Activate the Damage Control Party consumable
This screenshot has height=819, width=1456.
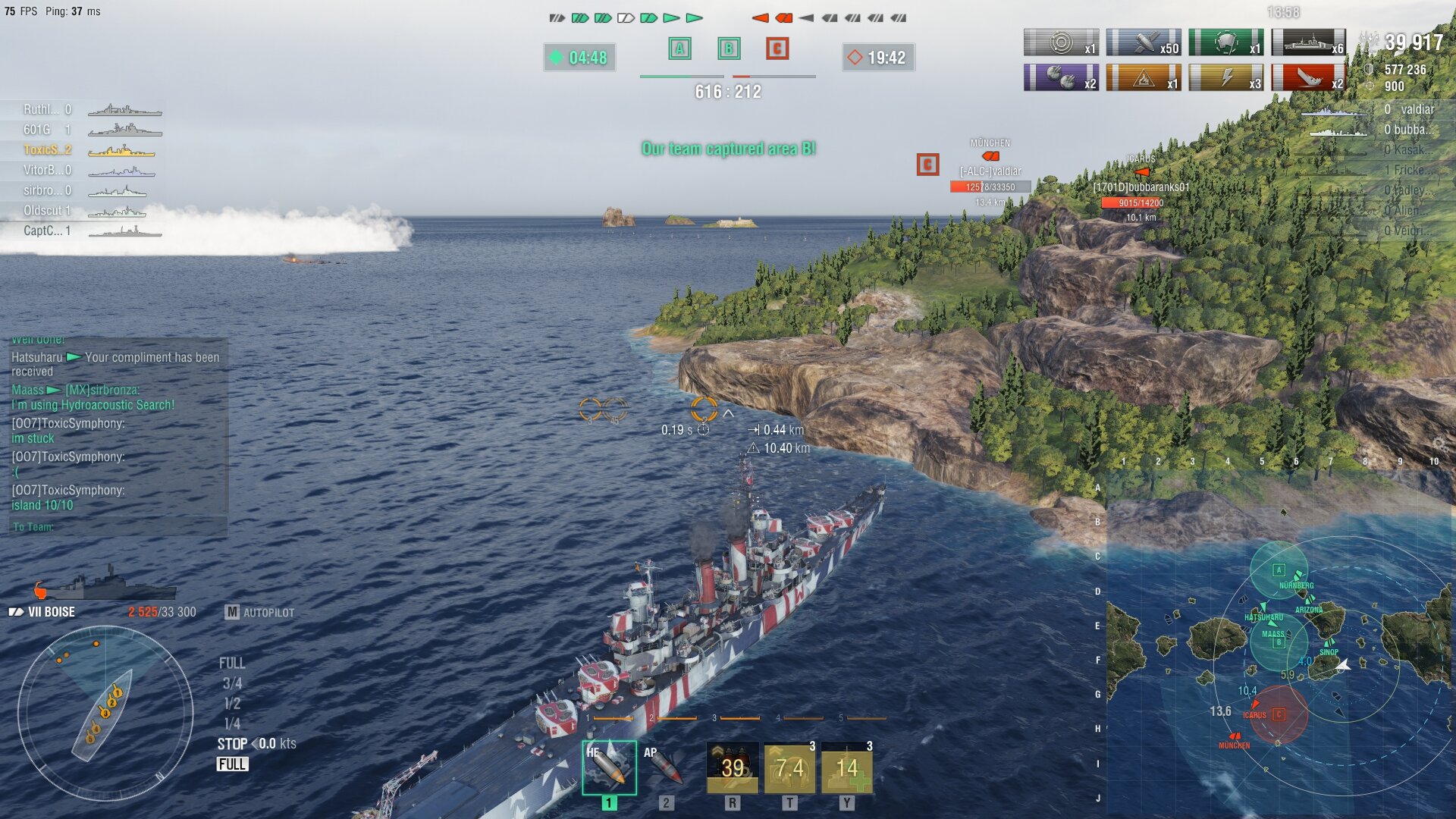pos(732,767)
